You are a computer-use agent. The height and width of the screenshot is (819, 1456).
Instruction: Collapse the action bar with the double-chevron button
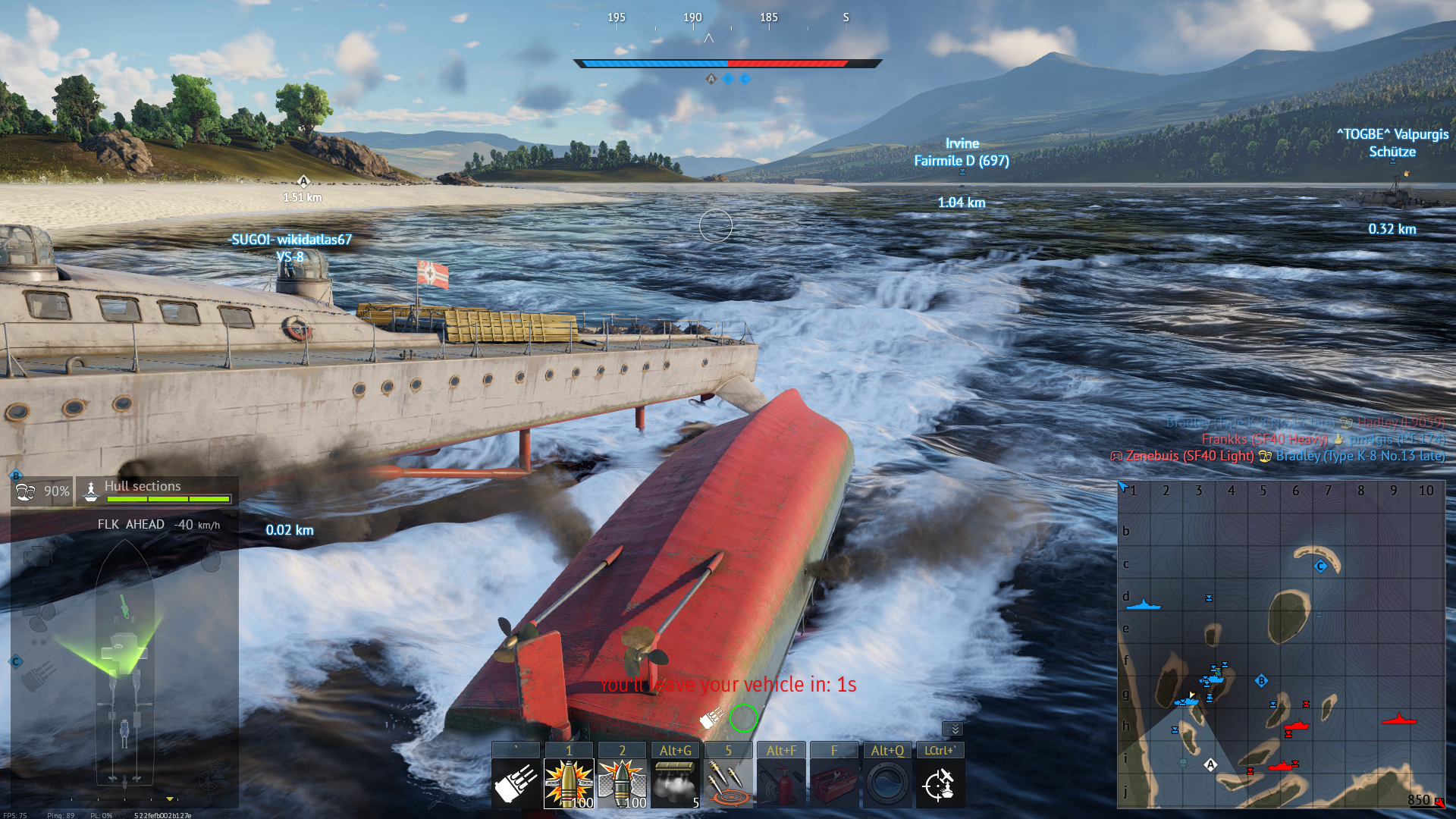tap(954, 729)
